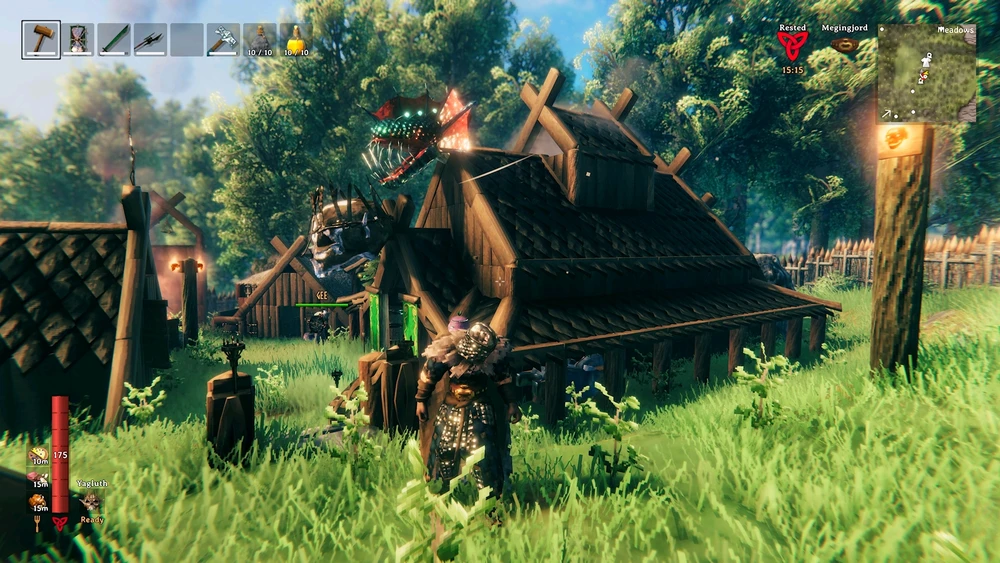The width and height of the screenshot is (1000, 563).
Task: Click the raw meat food icon
Action: (x=38, y=478)
